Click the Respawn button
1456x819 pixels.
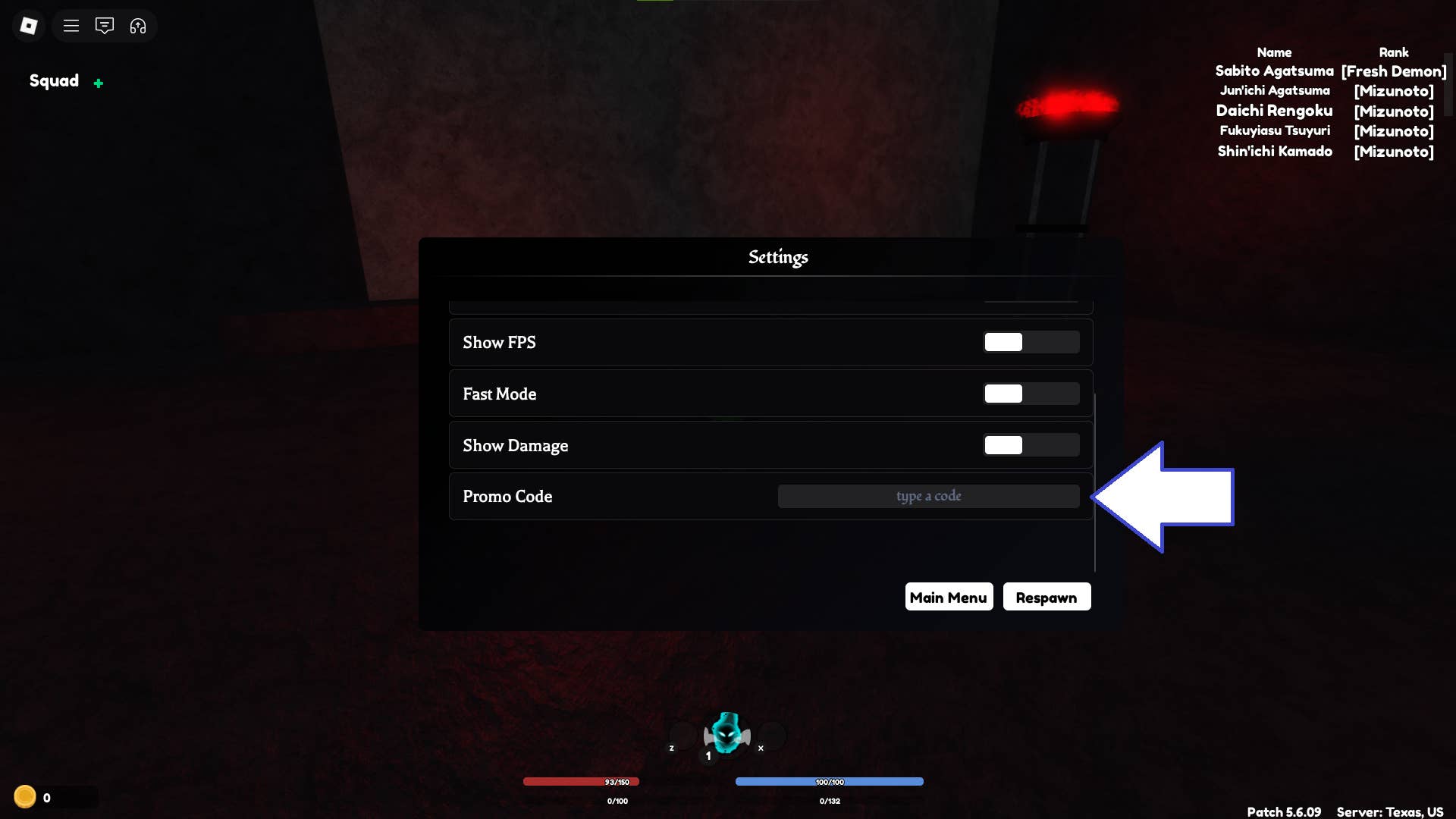(1046, 597)
